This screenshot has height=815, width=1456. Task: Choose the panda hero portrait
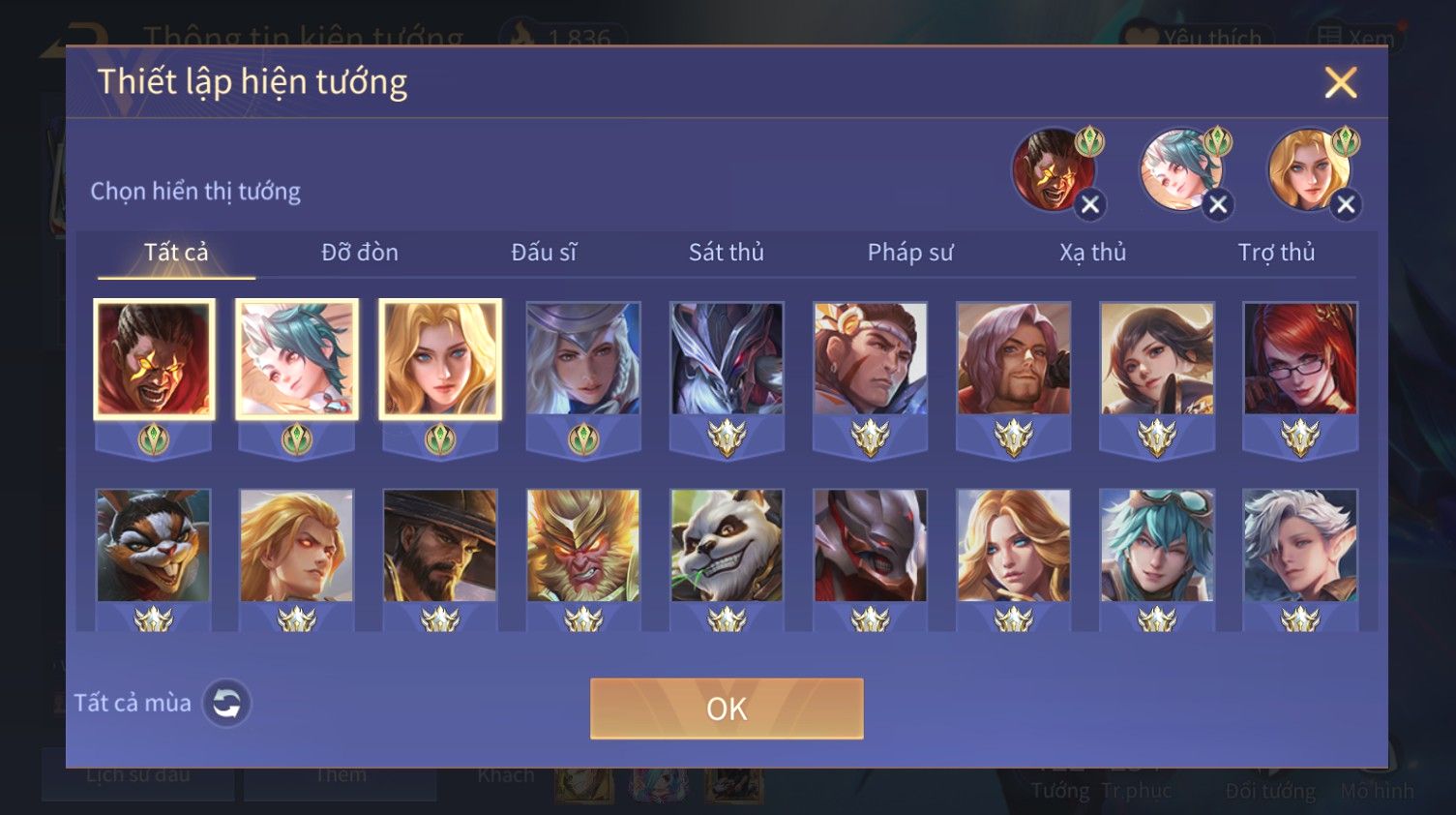[x=727, y=546]
